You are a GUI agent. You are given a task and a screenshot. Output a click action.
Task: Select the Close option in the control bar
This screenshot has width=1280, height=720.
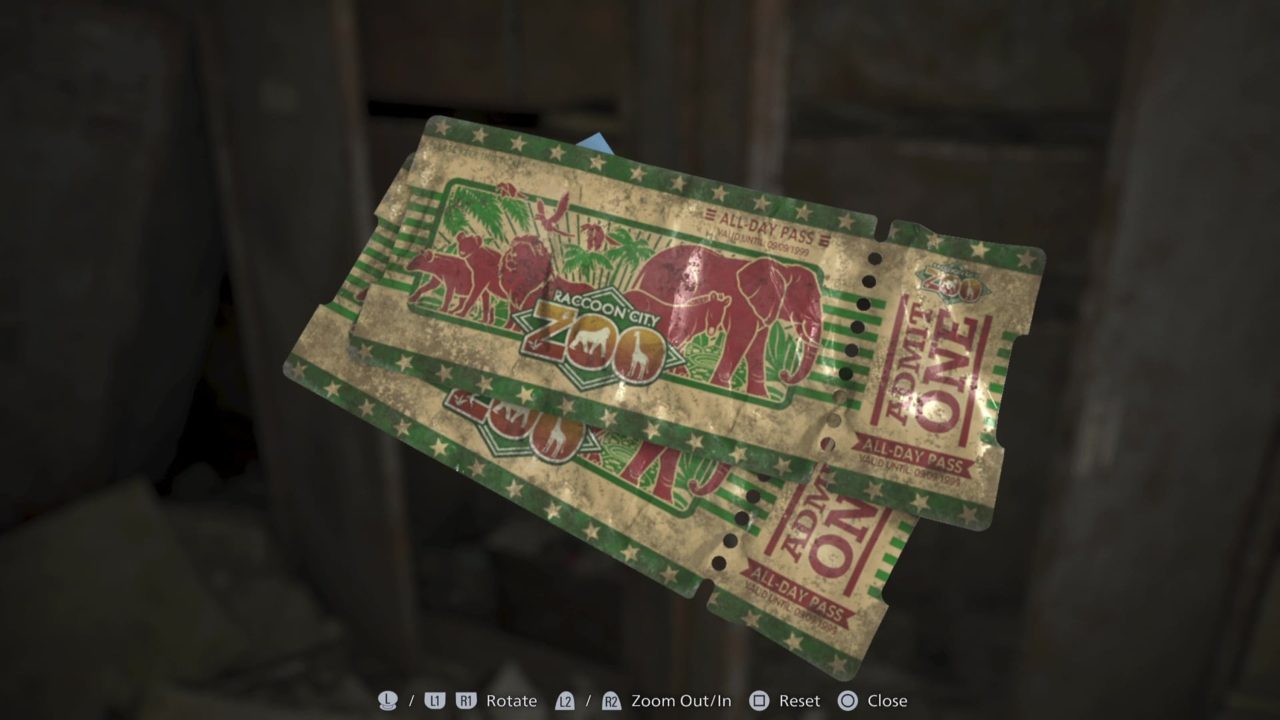887,701
